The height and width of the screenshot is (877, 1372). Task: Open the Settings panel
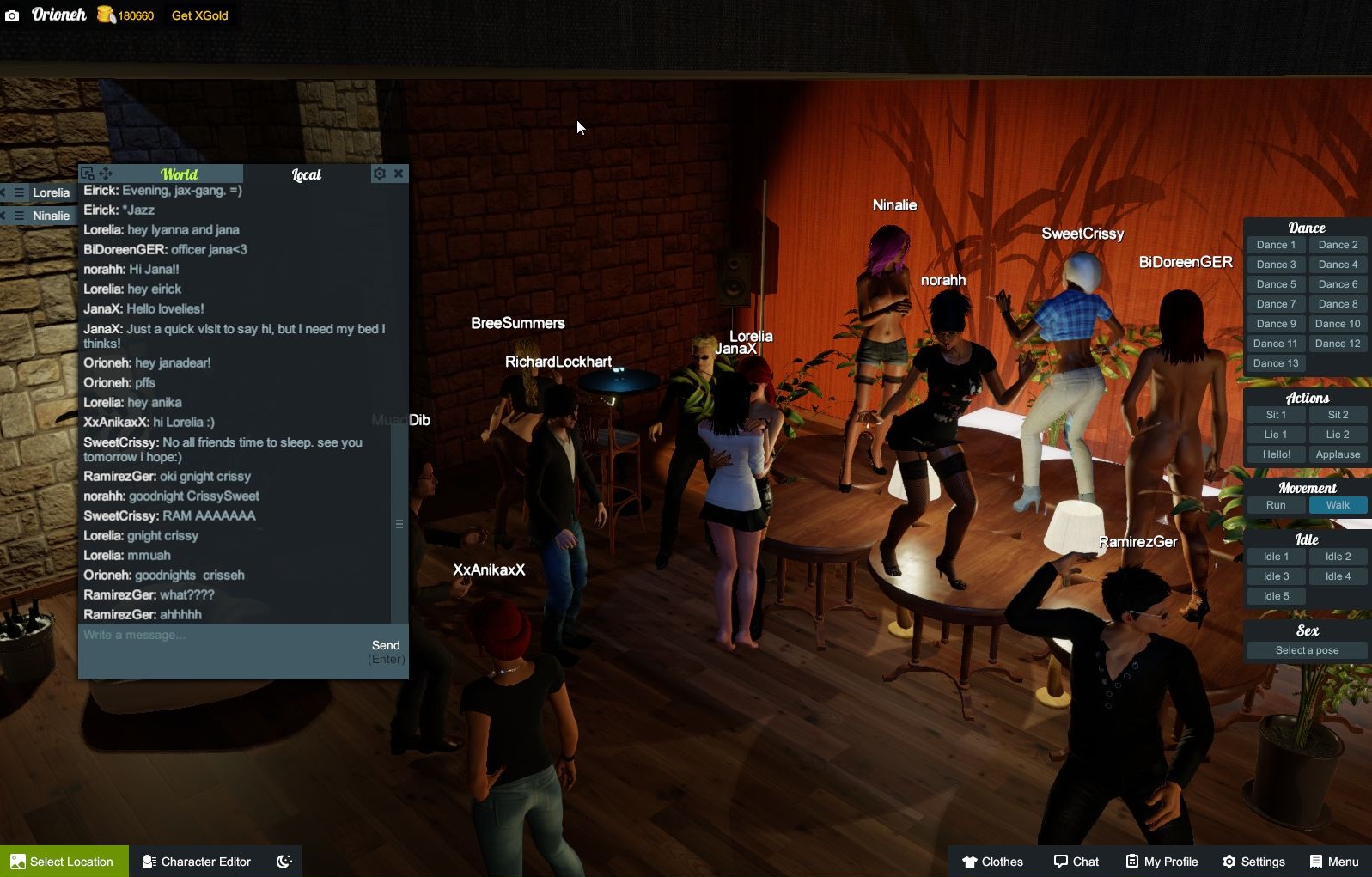coord(1253,862)
